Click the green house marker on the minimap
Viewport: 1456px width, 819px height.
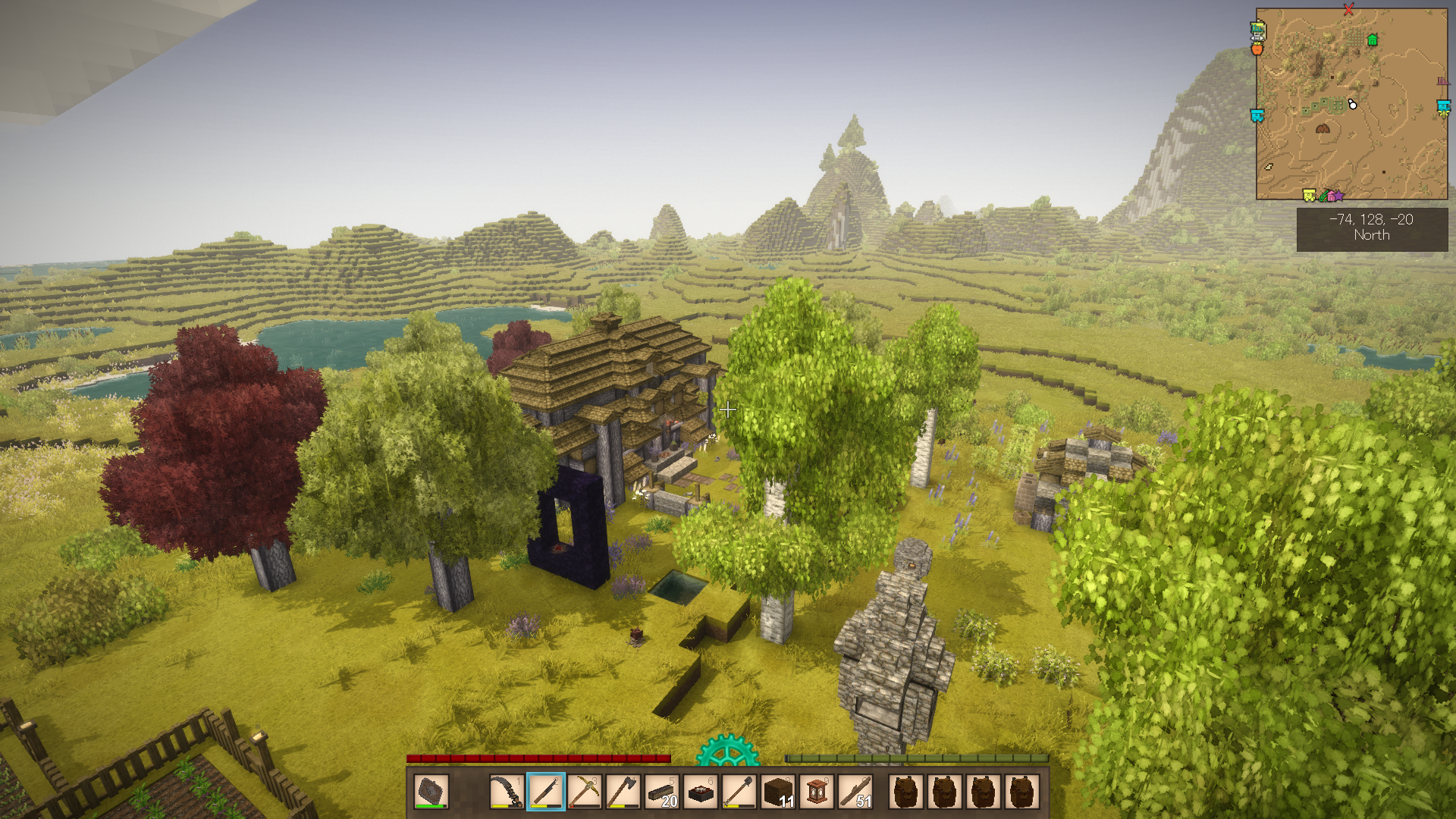1372,40
